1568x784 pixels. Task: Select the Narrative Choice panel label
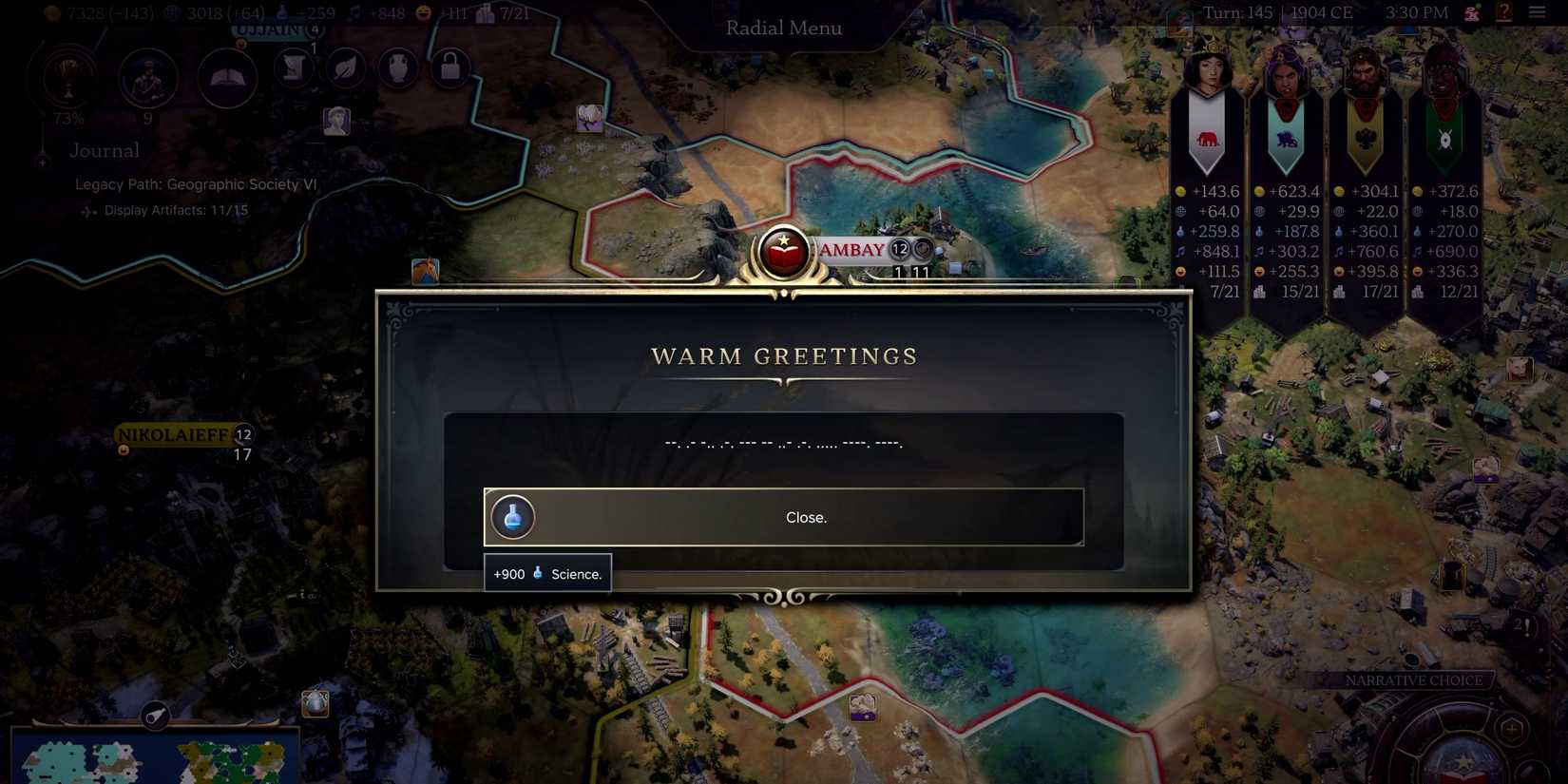pyautogui.click(x=1414, y=680)
